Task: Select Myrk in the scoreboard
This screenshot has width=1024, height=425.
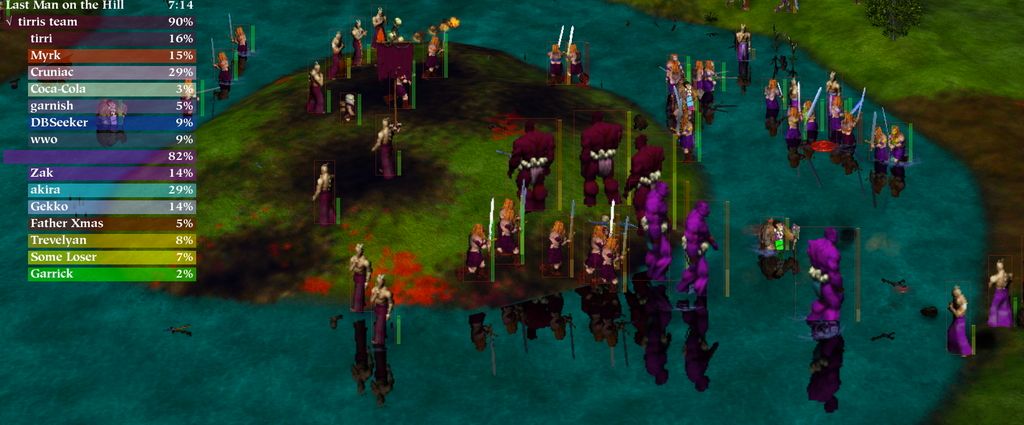Action: click(x=99, y=55)
